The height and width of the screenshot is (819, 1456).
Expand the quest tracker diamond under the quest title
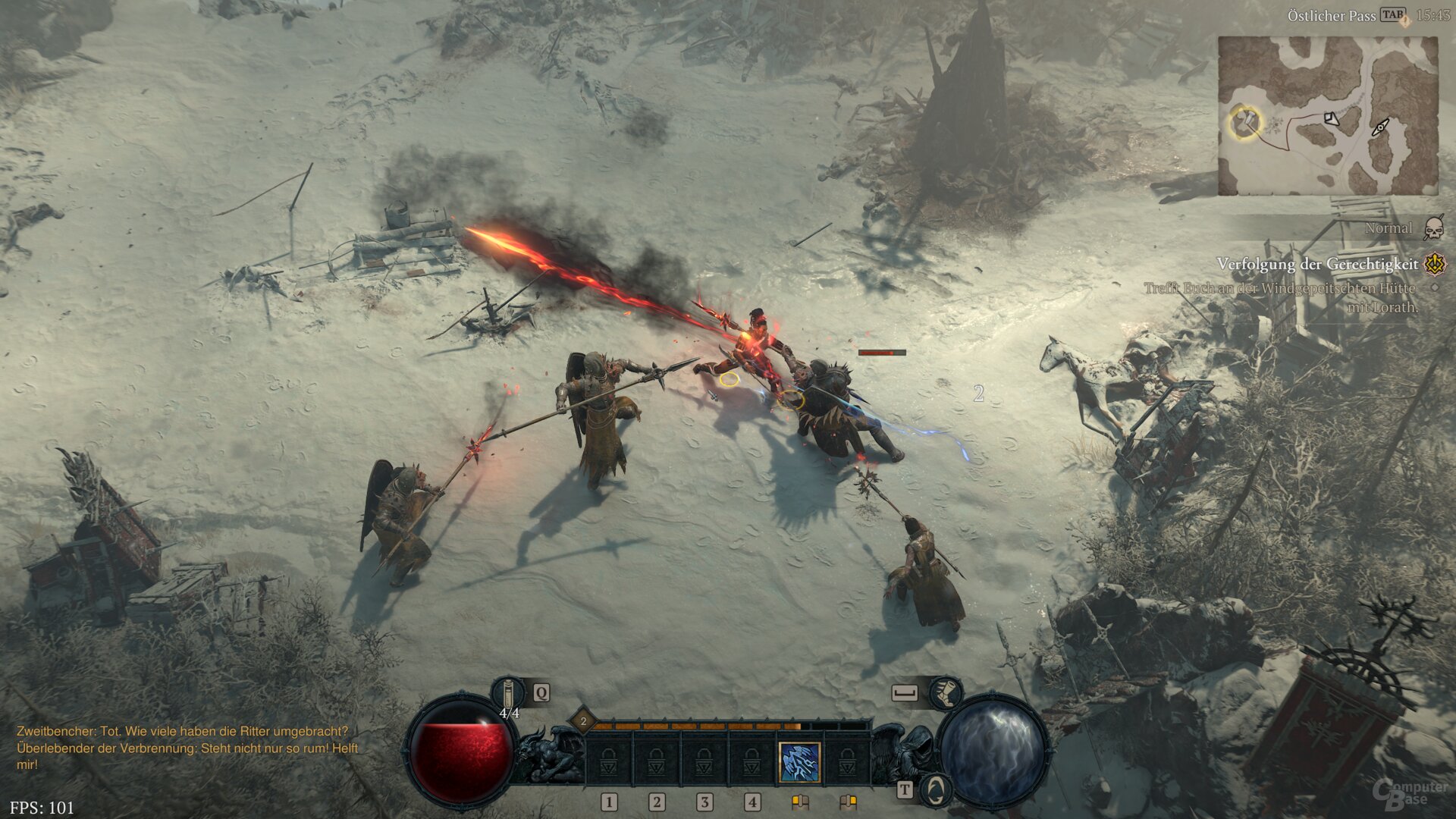coord(1434,287)
